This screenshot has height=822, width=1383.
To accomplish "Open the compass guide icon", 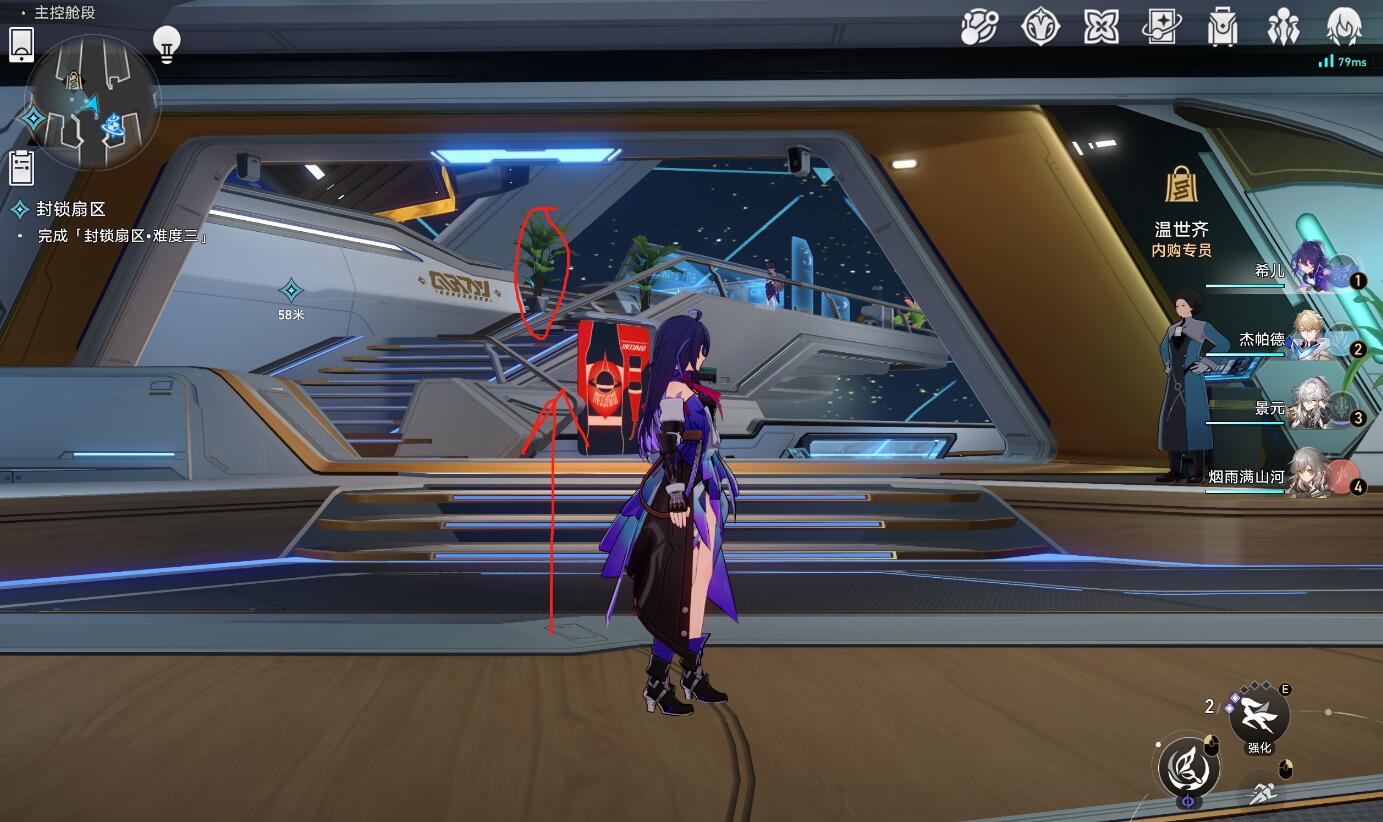I will (1040, 27).
